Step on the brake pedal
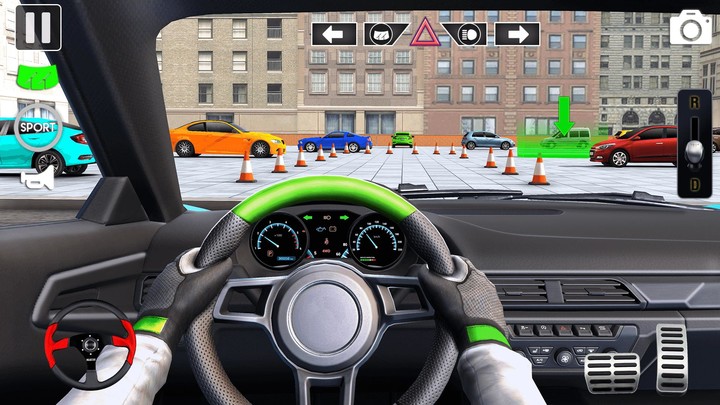 (x=611, y=370)
